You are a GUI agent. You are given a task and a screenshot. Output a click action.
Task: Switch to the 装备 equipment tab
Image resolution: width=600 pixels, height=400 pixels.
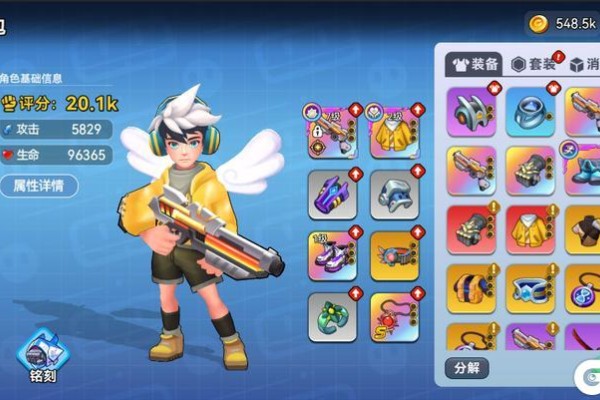tap(474, 64)
